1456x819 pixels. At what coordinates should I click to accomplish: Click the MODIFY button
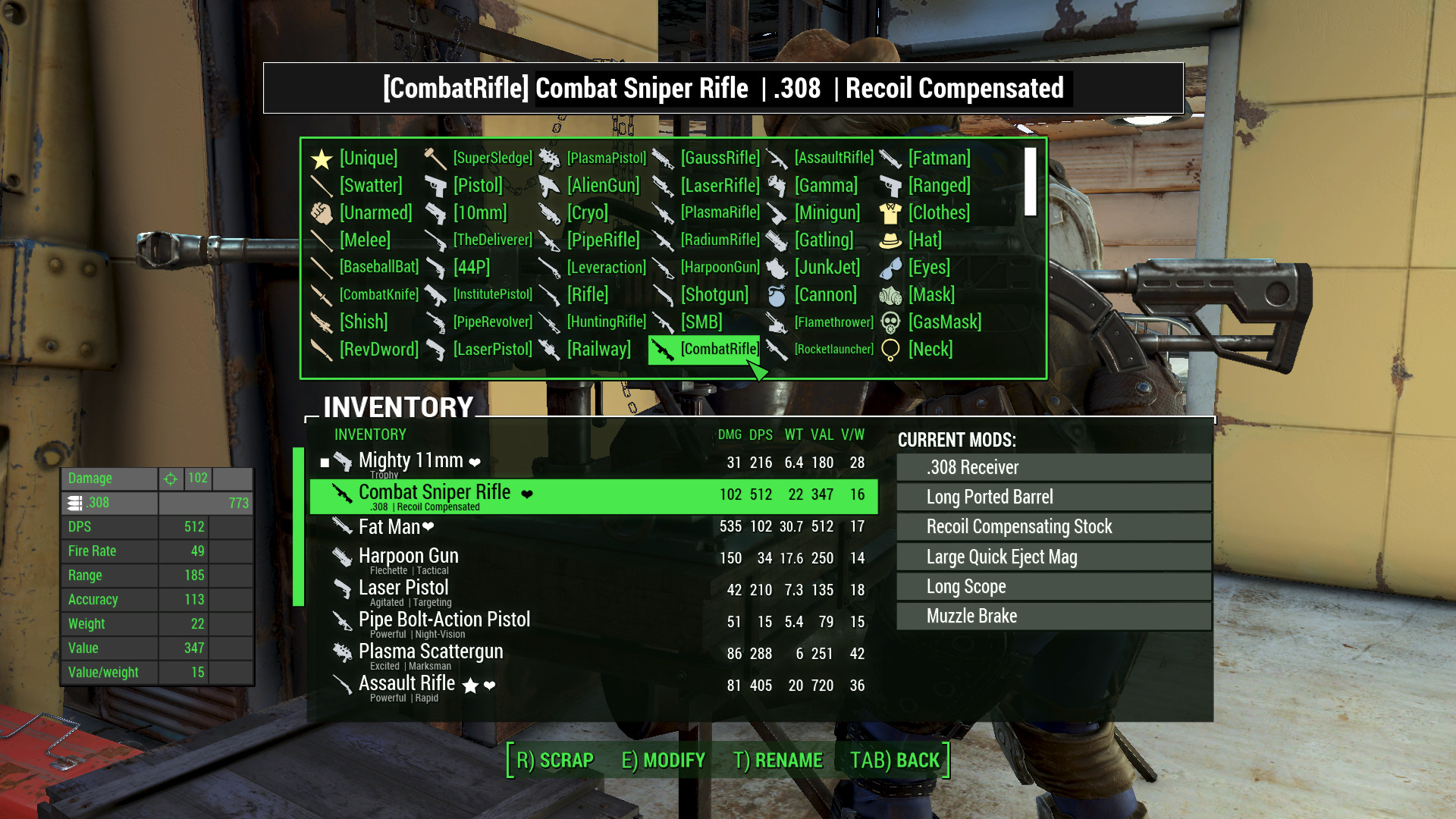coord(664,760)
